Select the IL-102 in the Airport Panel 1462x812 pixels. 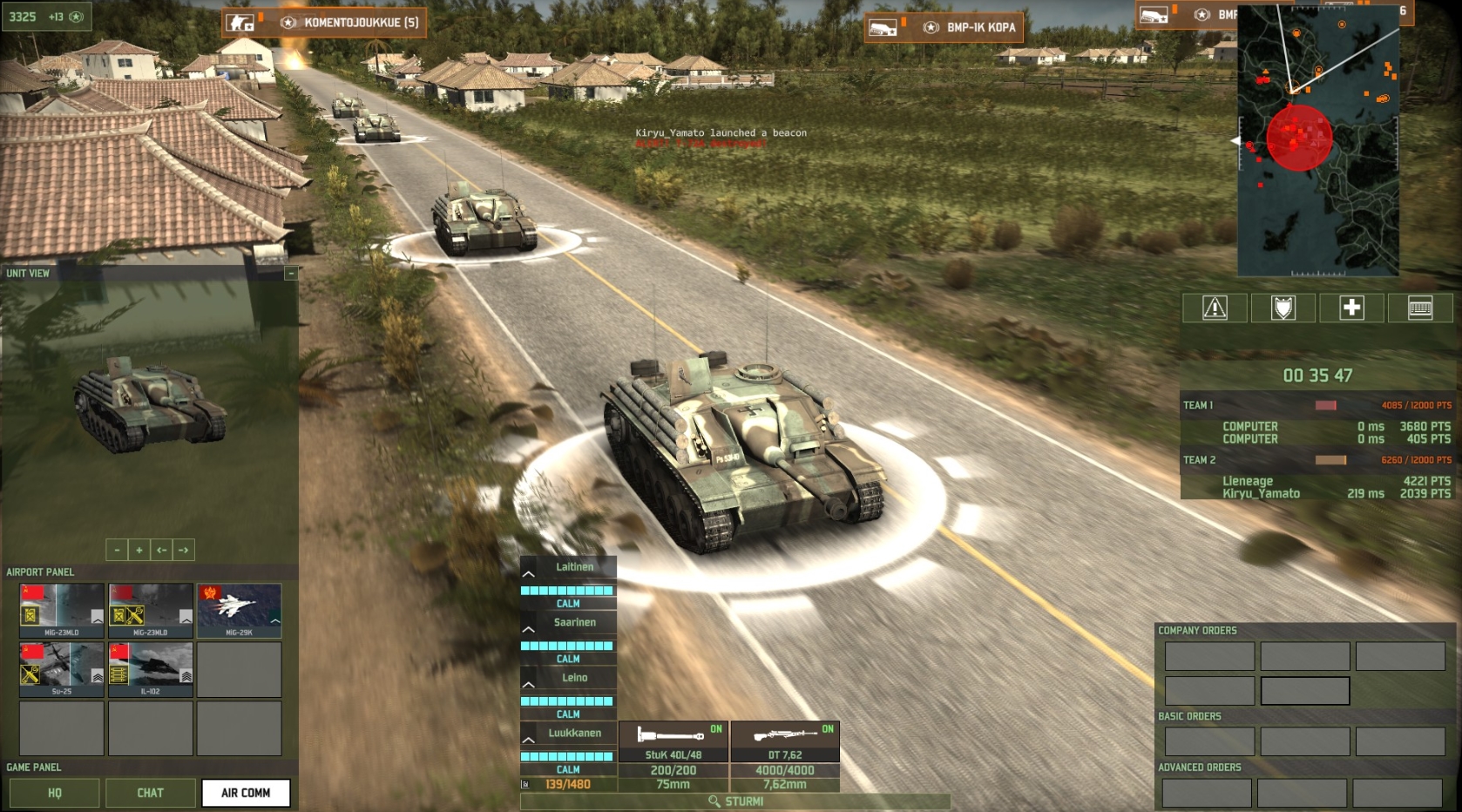(x=150, y=669)
